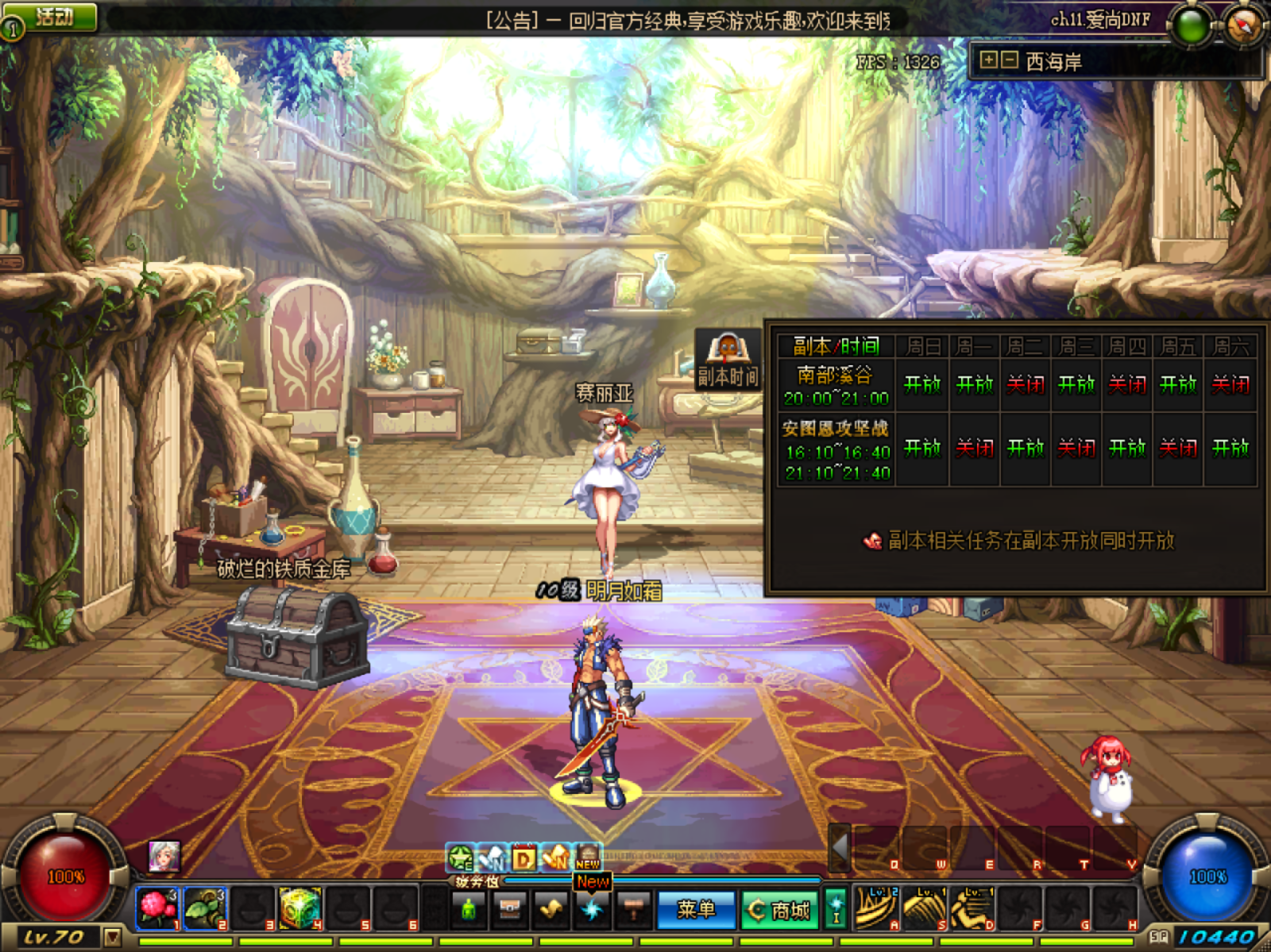Select the glowing cube item in slot 4
This screenshot has height=952, width=1271.
tap(300, 907)
